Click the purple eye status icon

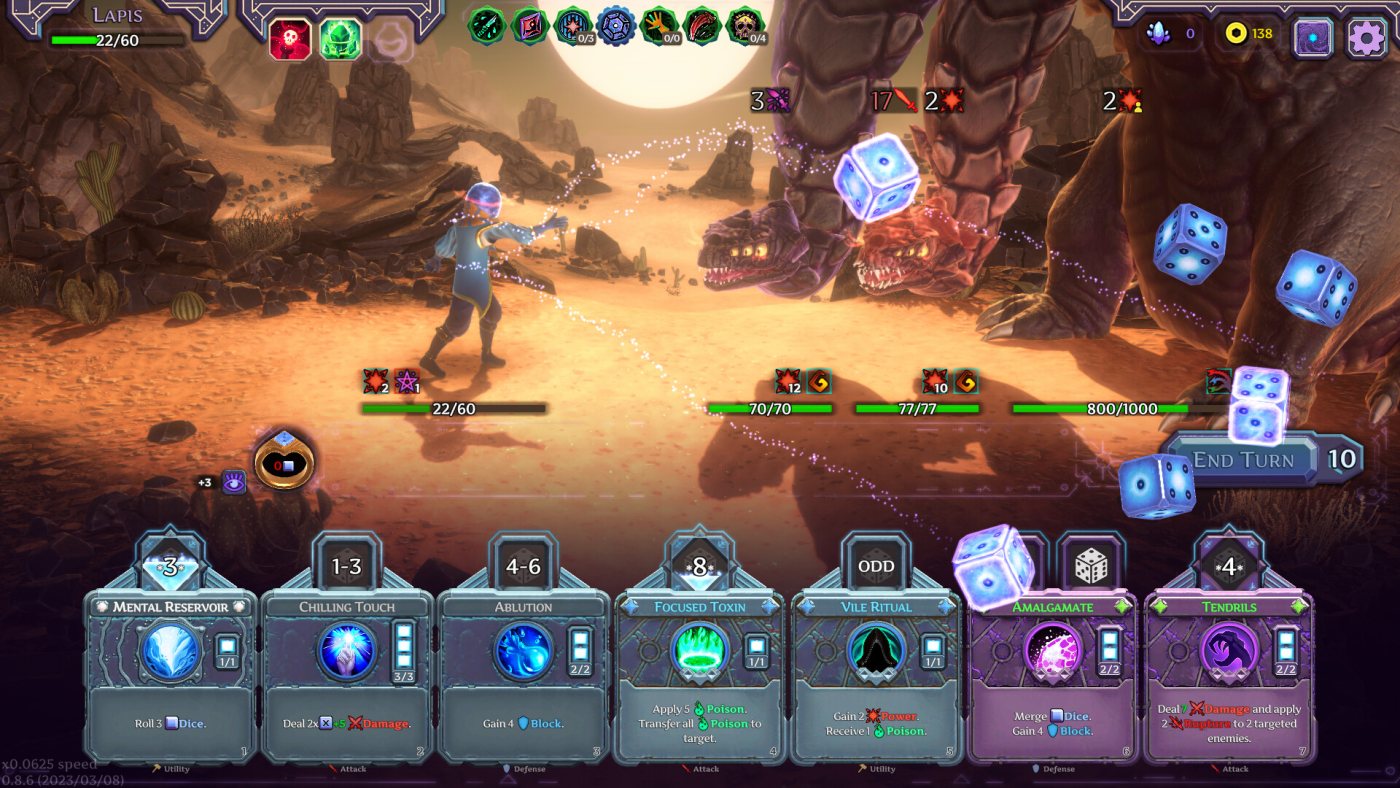pos(234,482)
